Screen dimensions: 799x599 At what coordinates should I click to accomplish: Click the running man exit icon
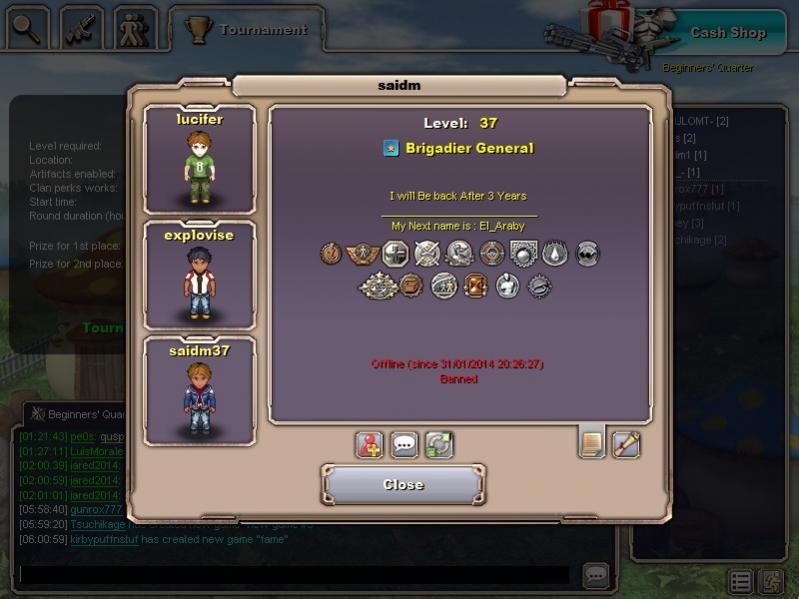click(771, 582)
